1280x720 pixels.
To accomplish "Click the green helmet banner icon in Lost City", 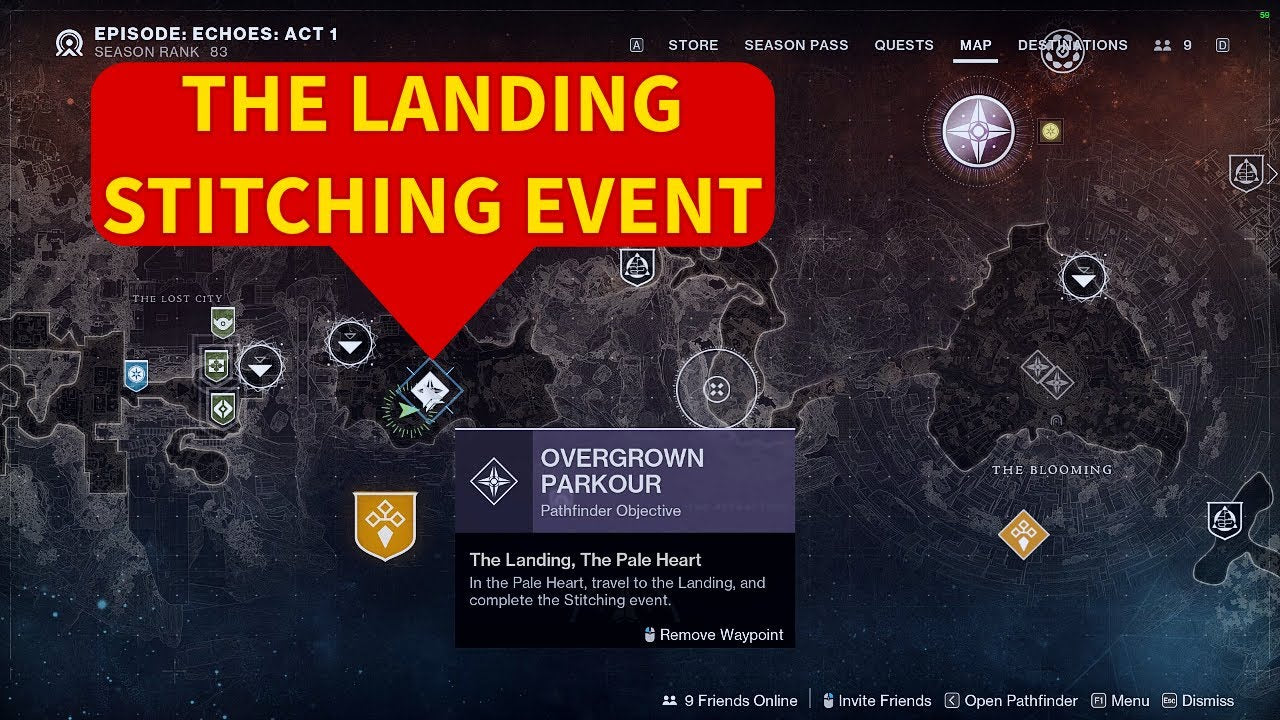I will click(221, 321).
